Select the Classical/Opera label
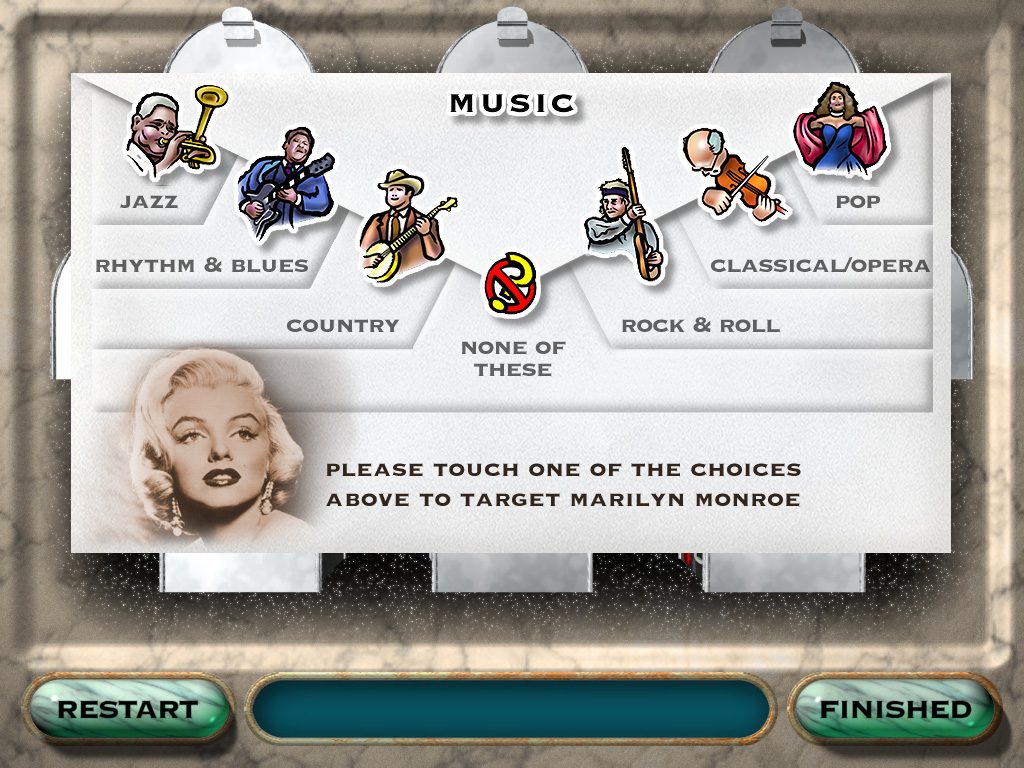Image resolution: width=1024 pixels, height=768 pixels. pos(820,266)
